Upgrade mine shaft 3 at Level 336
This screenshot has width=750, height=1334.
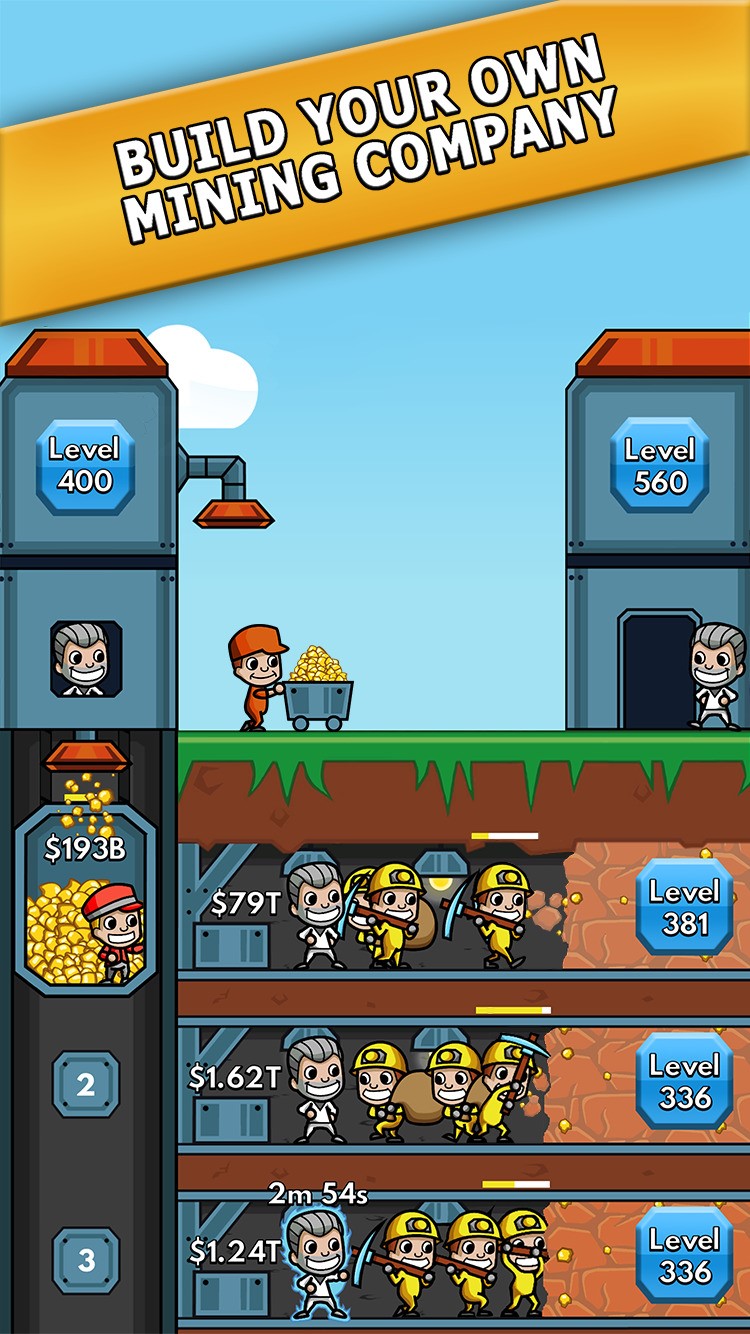[684, 1256]
